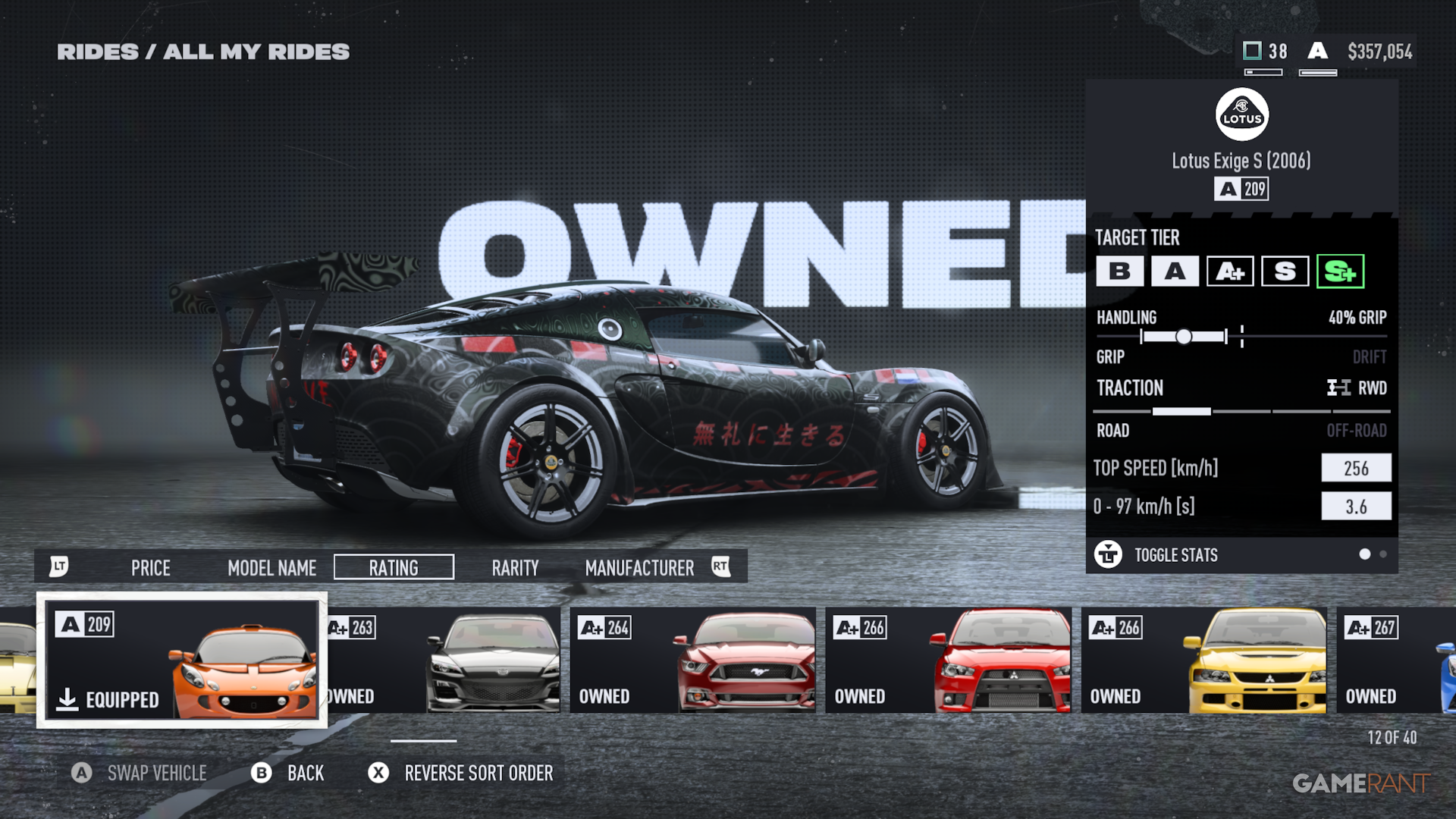
Task: Click the Lotus manufacturer logo
Action: 1241,114
